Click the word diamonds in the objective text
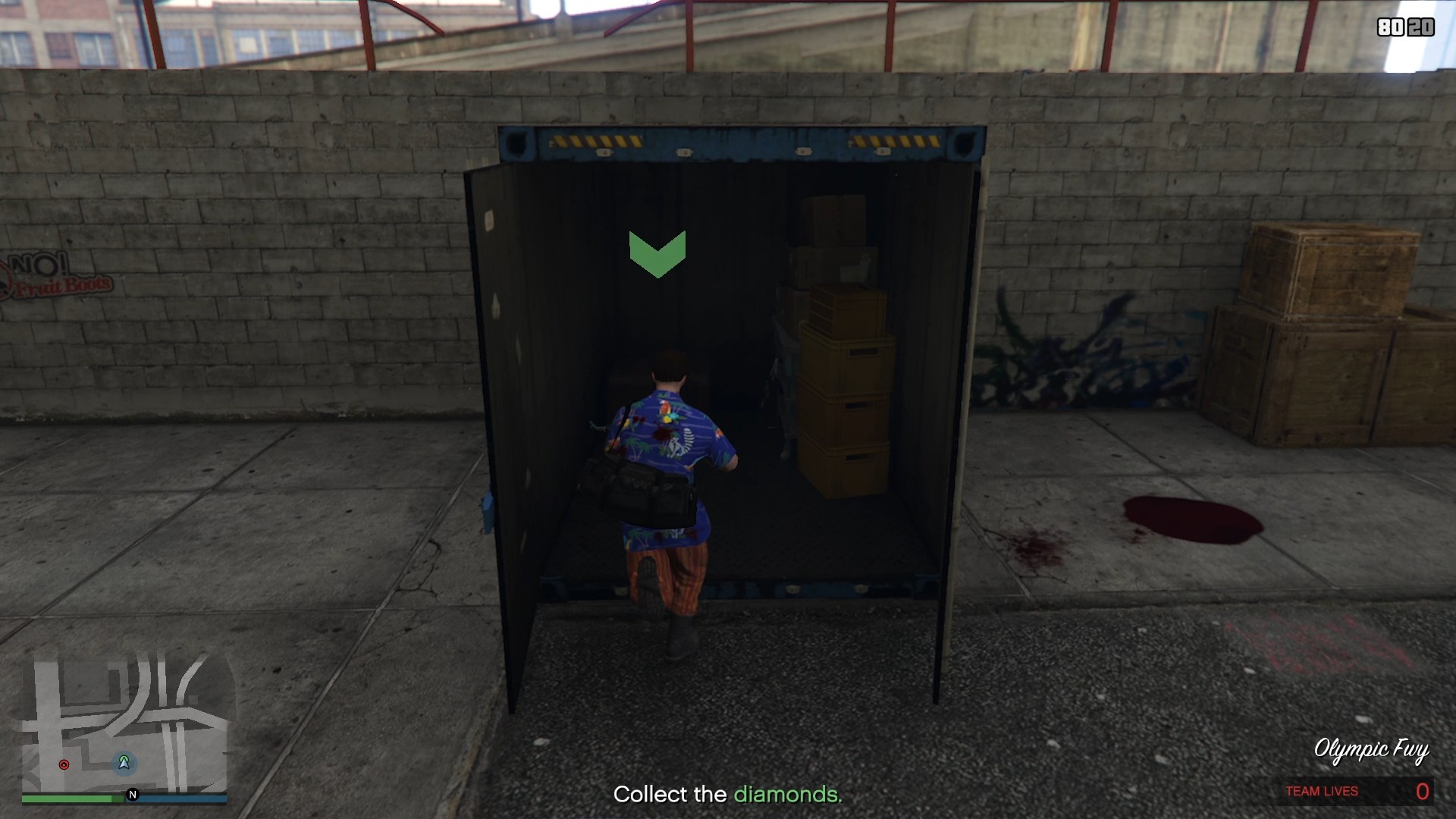 click(786, 795)
